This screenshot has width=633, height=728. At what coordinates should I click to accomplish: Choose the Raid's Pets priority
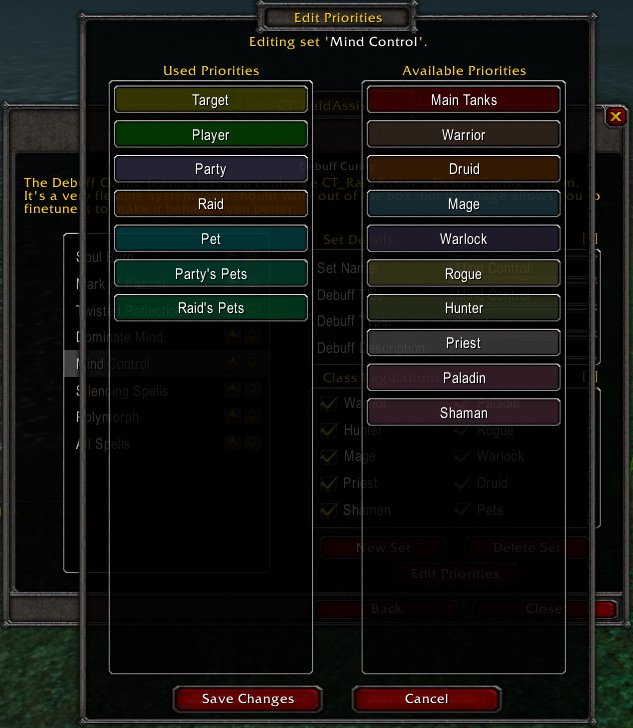tap(210, 308)
